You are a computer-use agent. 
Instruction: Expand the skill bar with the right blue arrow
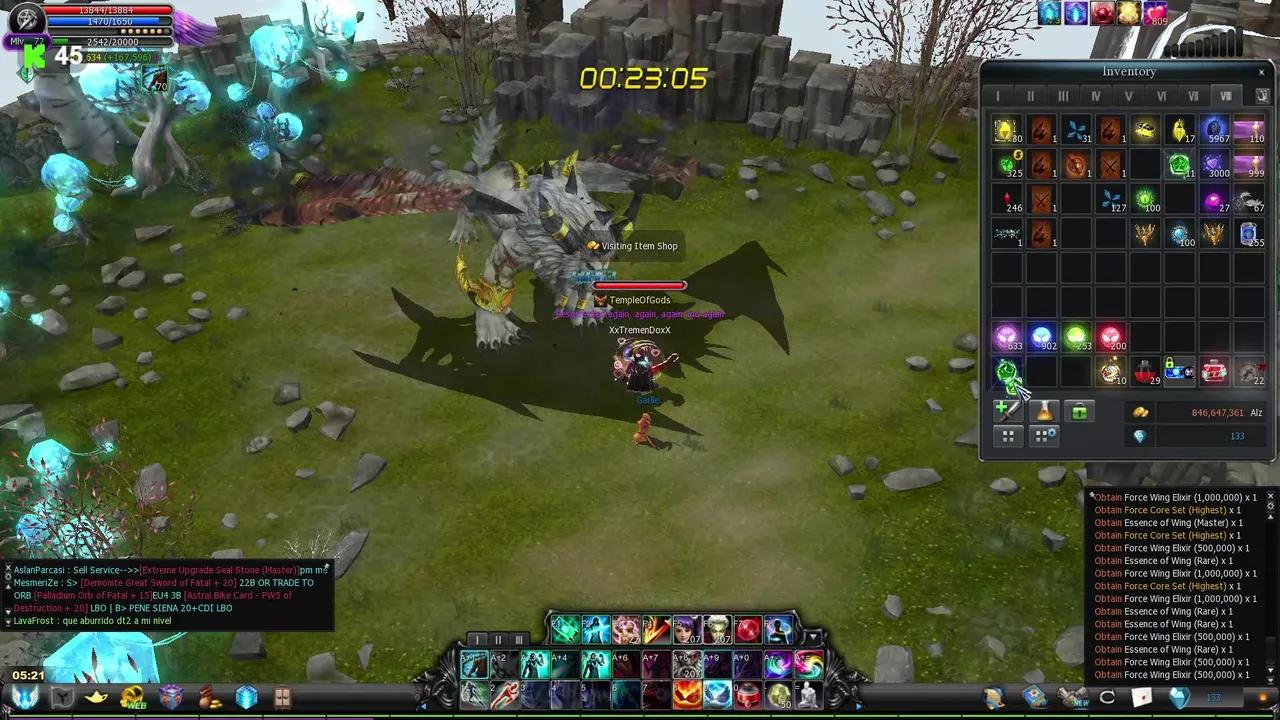858,707
